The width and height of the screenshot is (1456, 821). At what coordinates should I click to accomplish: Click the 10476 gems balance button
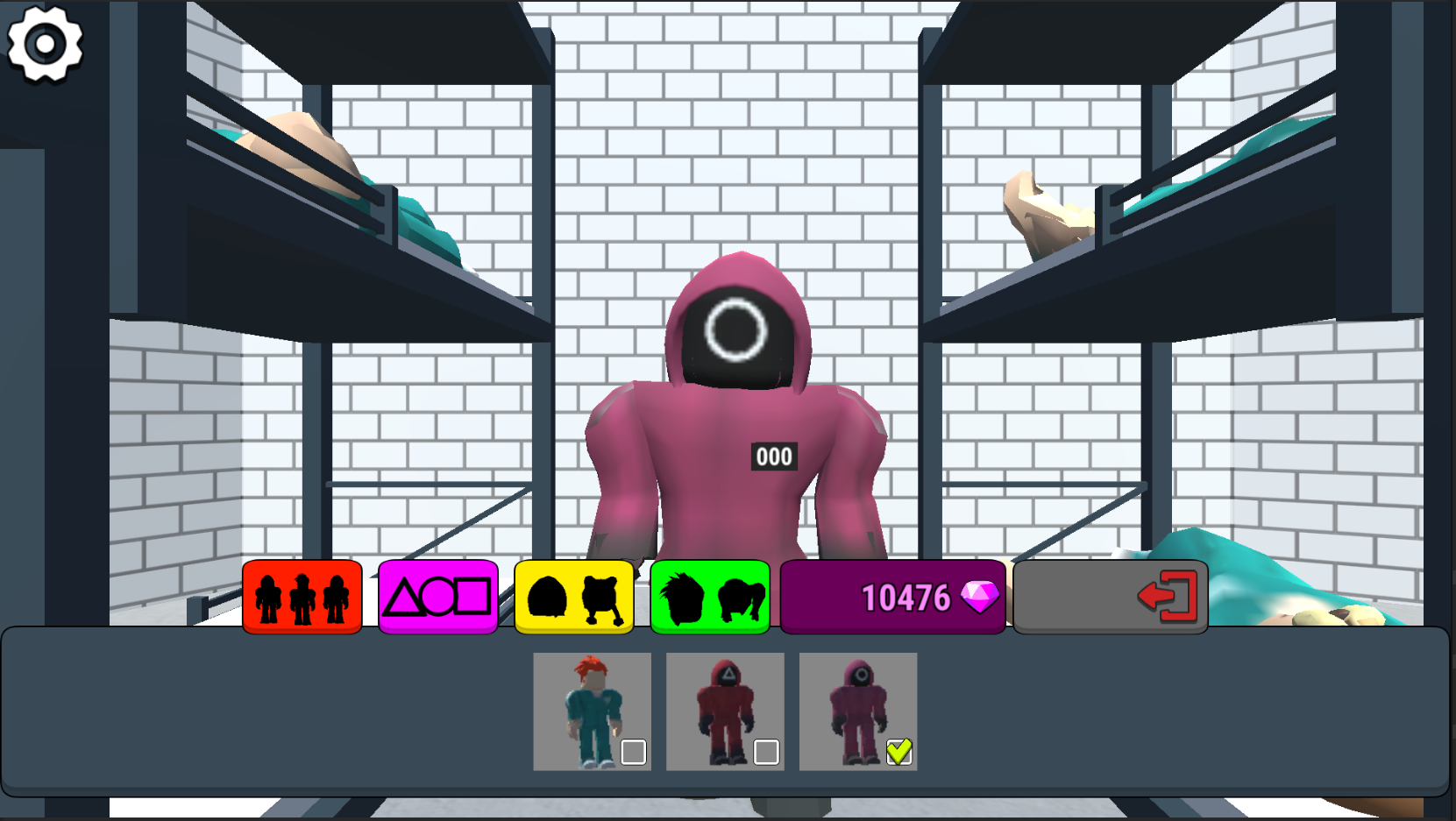[x=891, y=597]
